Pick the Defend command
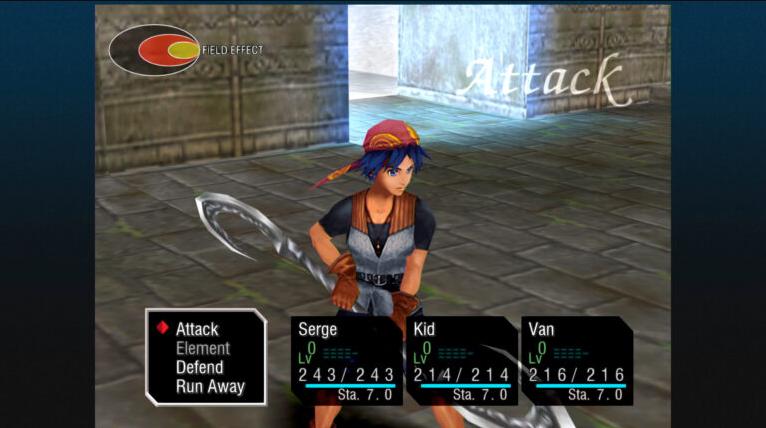766x428 pixels. [200, 368]
